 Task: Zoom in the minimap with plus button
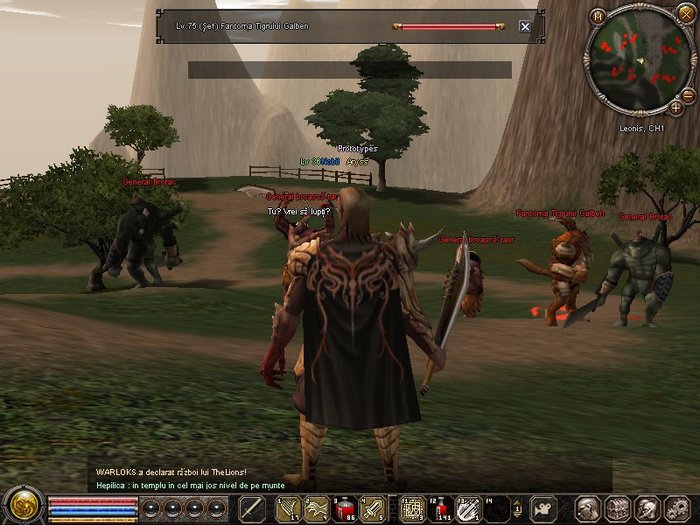[x=676, y=106]
